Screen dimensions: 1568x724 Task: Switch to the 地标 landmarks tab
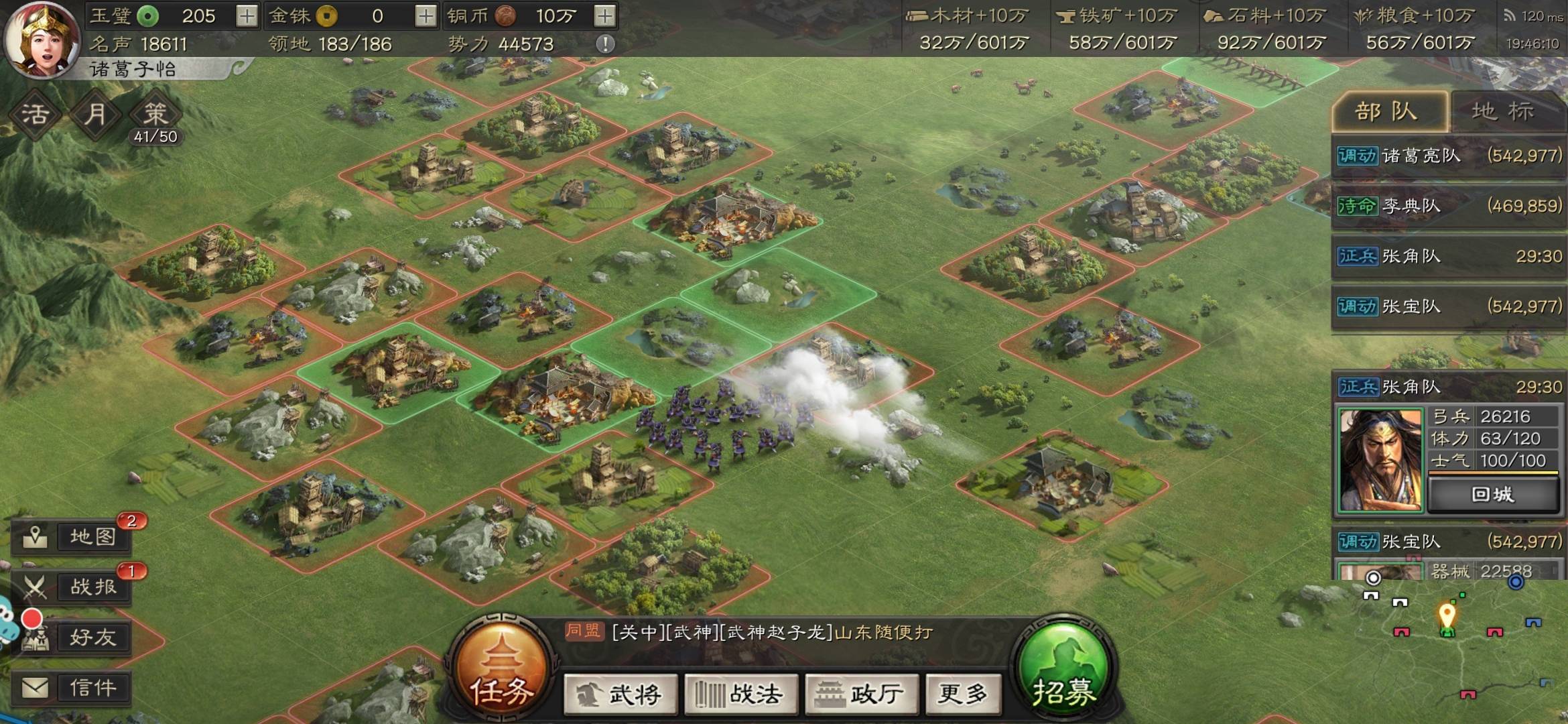point(1503,111)
